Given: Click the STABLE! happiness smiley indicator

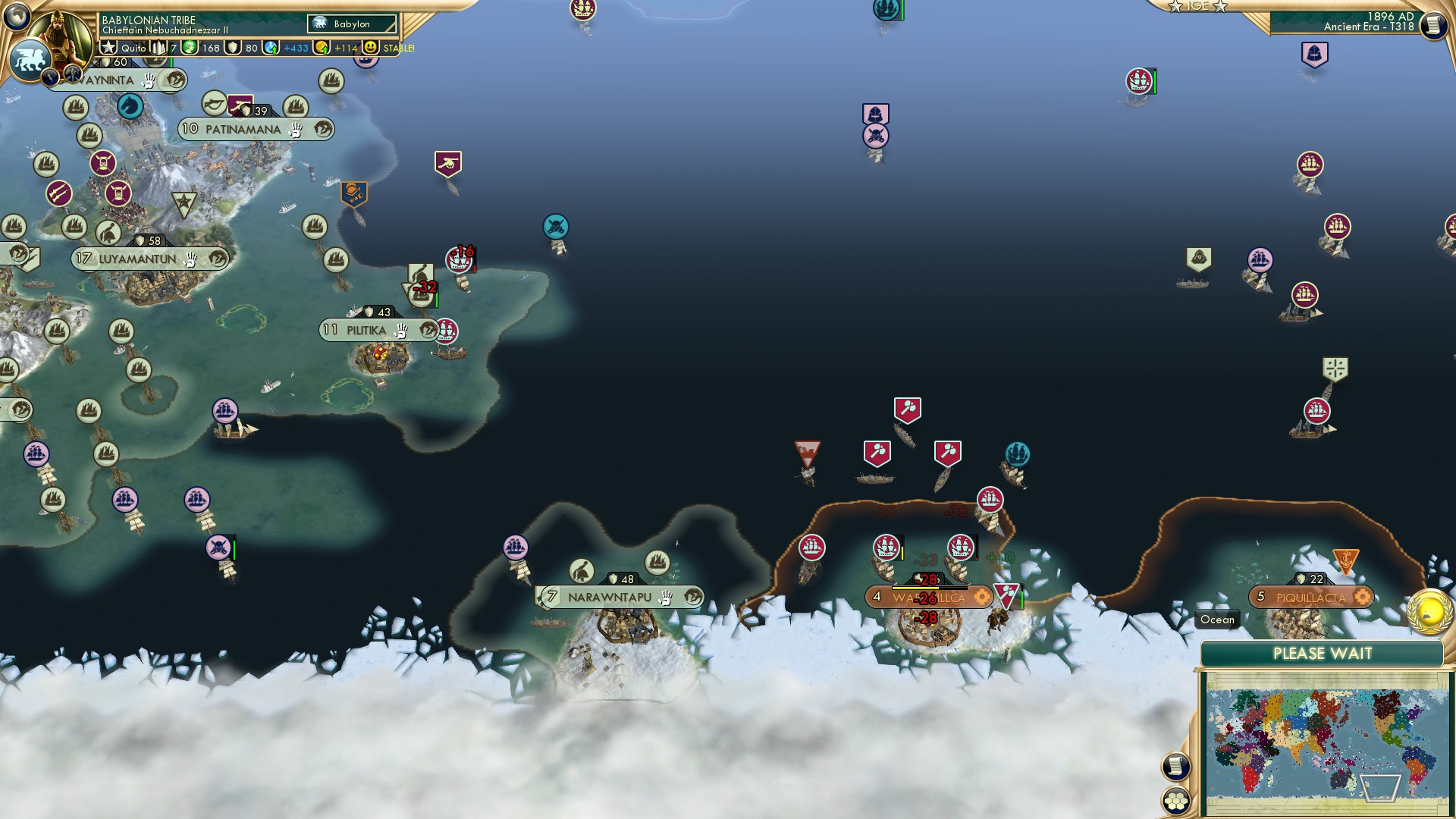Looking at the screenshot, I should [371, 47].
